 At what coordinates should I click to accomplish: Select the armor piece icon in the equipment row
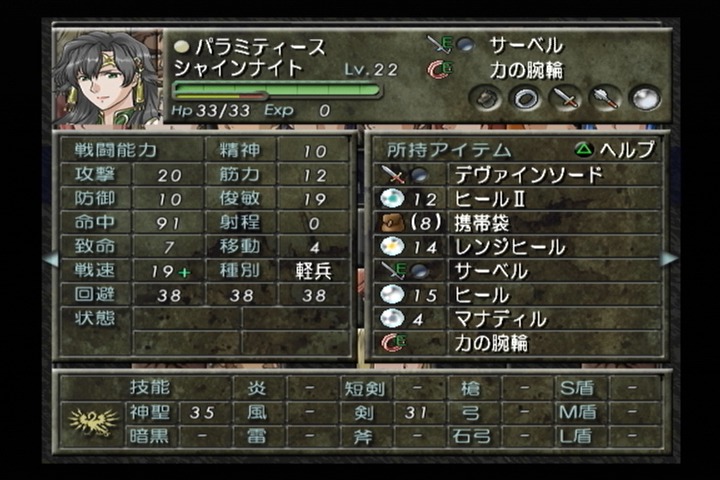(486, 98)
